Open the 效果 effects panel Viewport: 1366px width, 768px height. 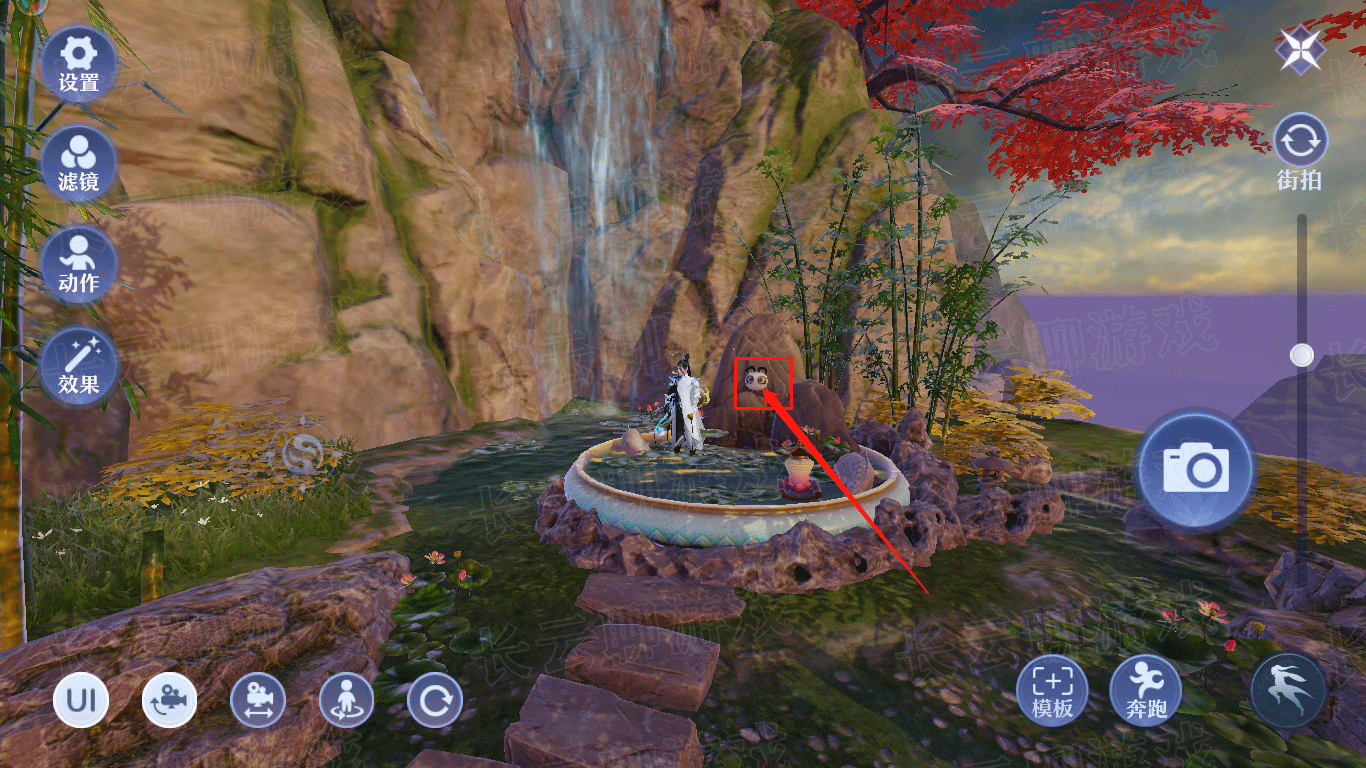78,365
